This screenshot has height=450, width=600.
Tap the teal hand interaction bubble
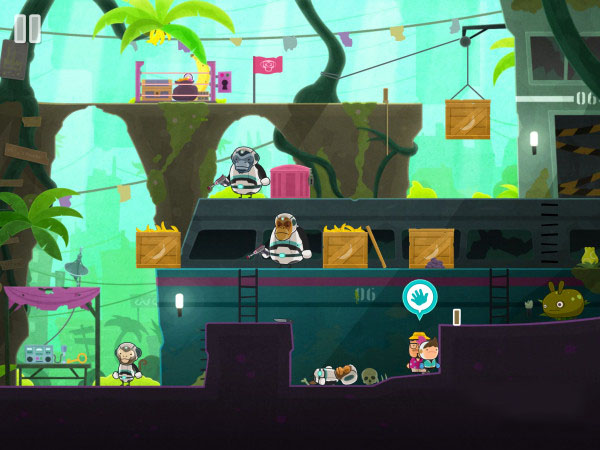click(418, 298)
